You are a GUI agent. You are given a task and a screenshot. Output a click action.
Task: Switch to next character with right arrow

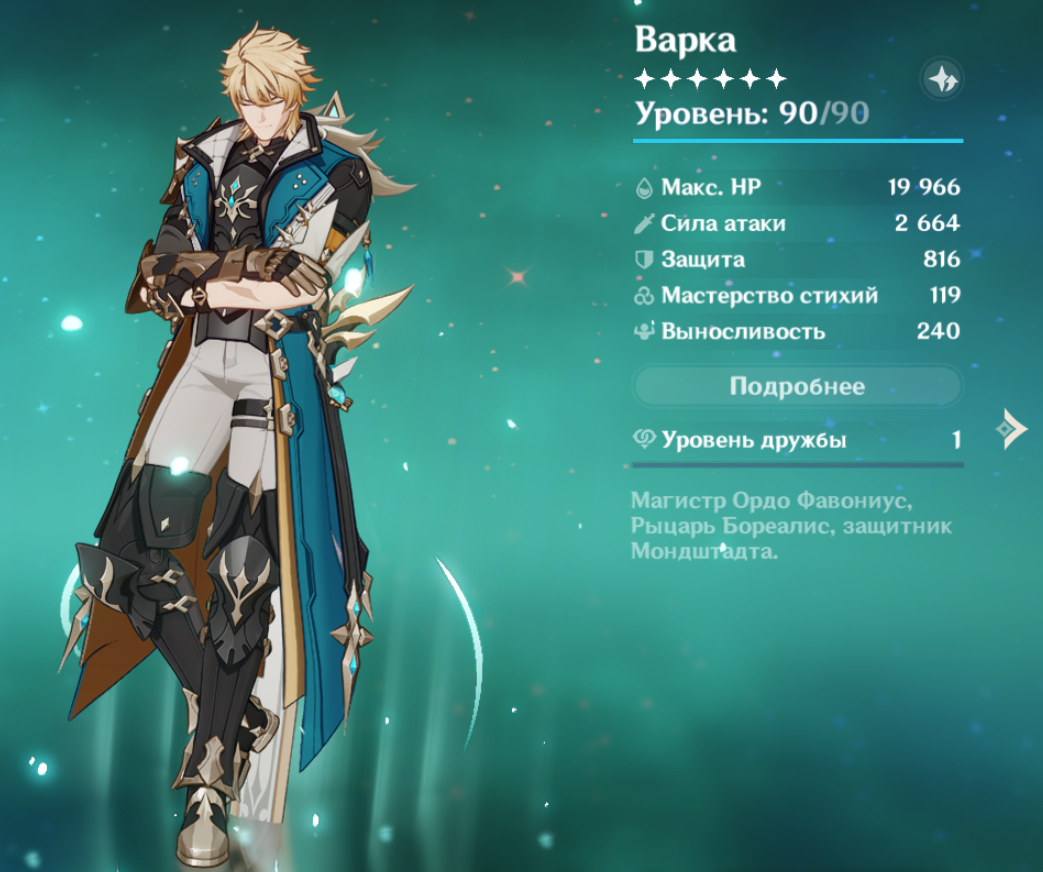point(1012,430)
